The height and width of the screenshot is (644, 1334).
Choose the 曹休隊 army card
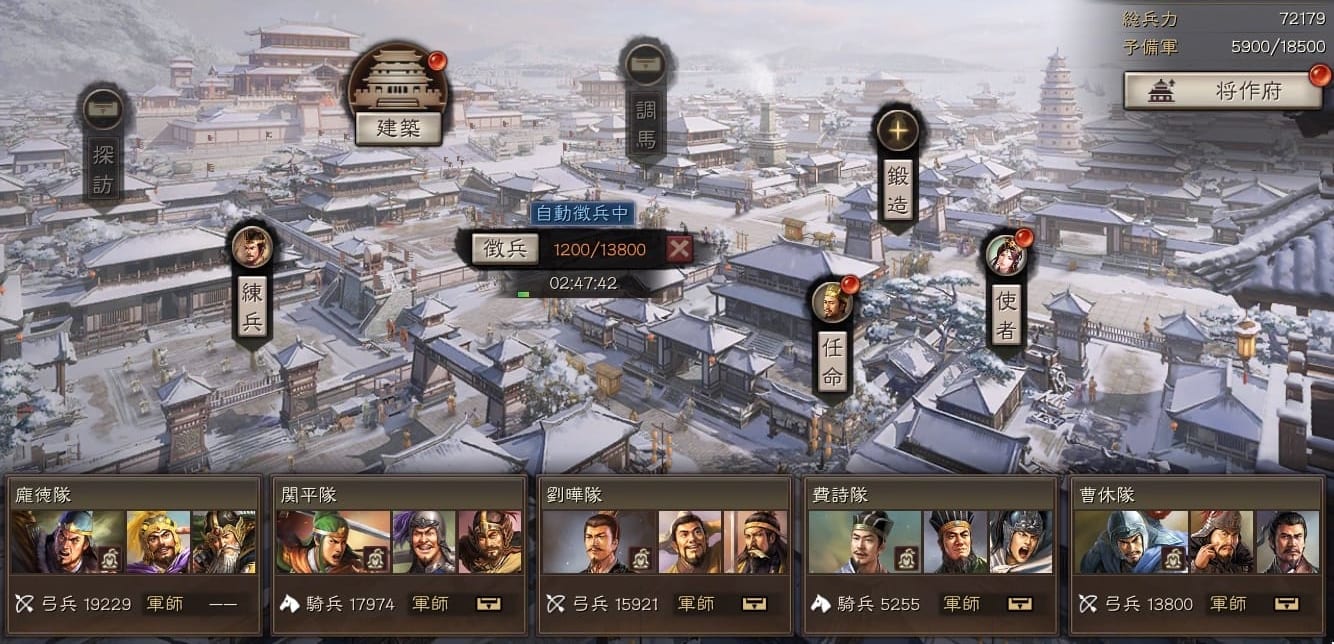[1197, 541]
